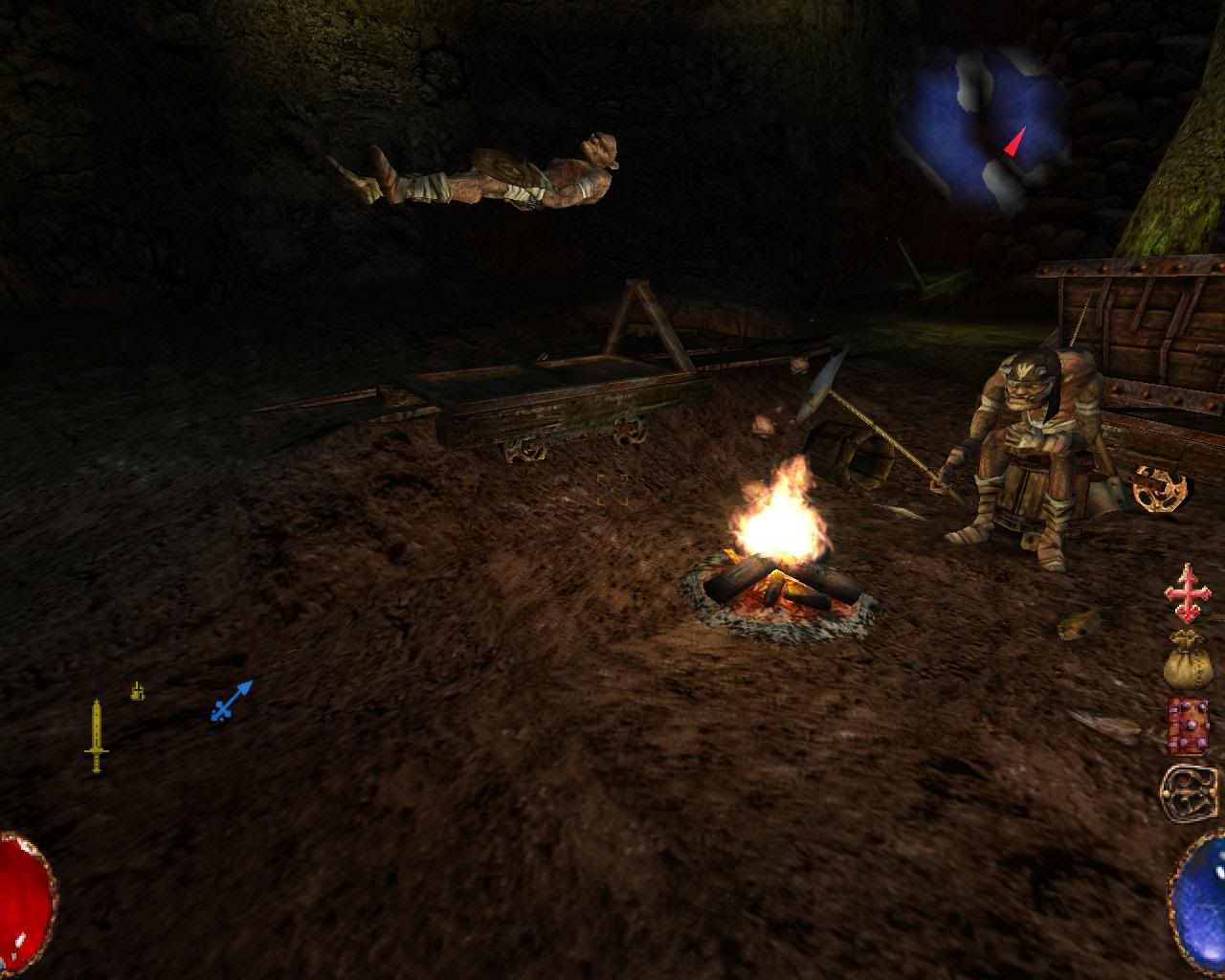Open the red studded journal book
Viewport: 1225px width, 980px height.
click(1188, 725)
